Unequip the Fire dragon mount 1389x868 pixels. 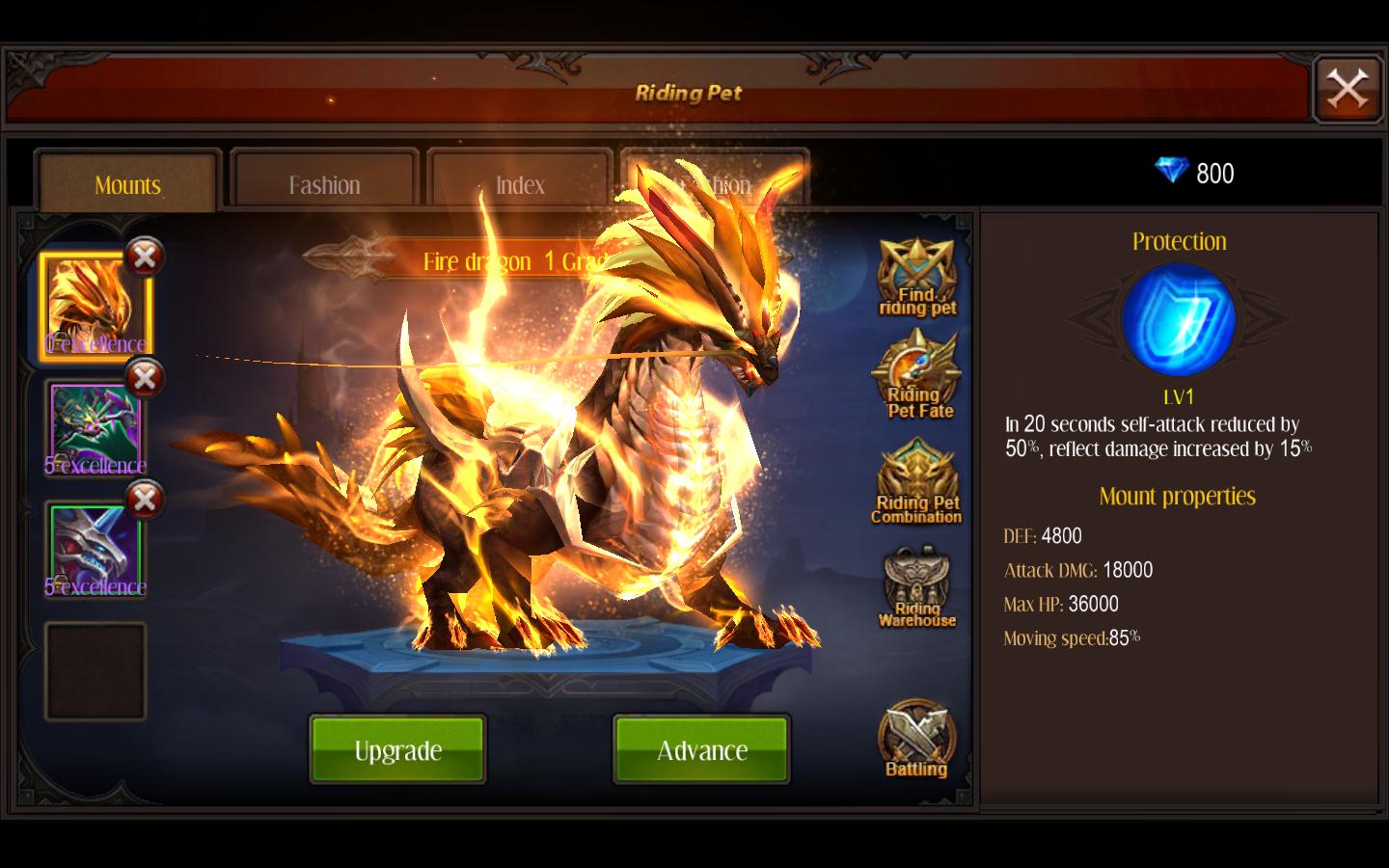click(x=145, y=257)
